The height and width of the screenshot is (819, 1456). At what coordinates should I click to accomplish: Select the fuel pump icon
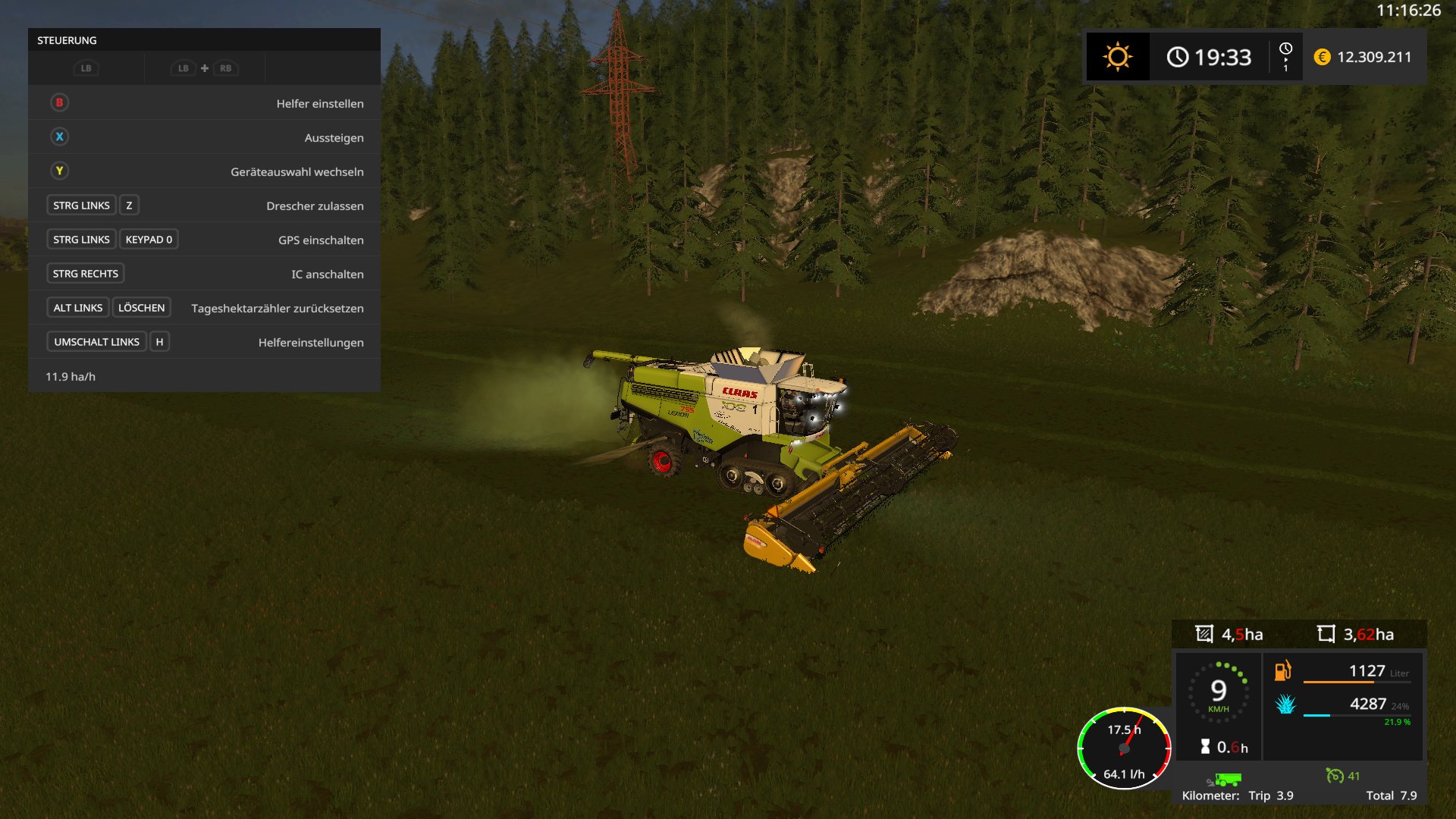1282,670
